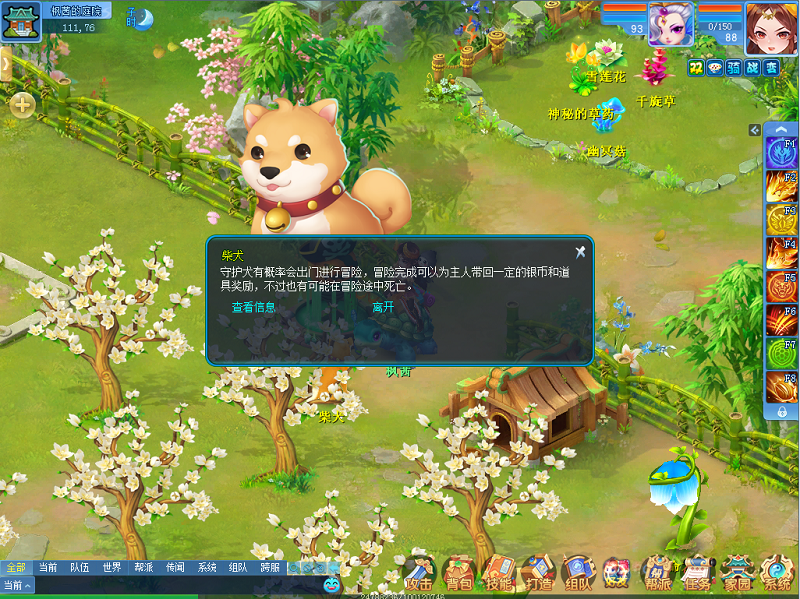Choose 查看信息 in the 柴犬 dialog
Screen dimensions: 800x599
[253, 307]
